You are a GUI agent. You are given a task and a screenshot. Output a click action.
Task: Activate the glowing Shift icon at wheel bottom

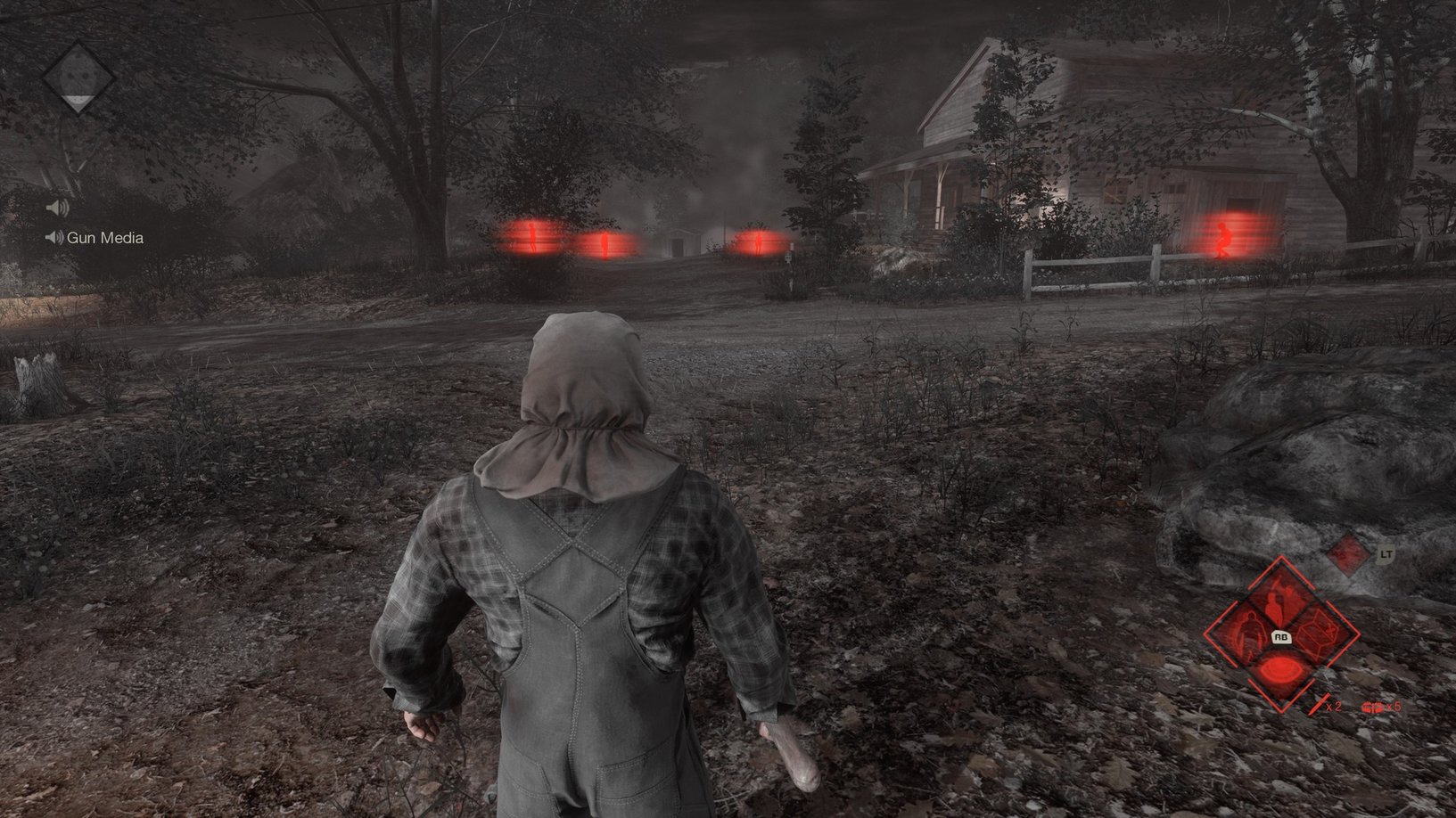[1279, 671]
